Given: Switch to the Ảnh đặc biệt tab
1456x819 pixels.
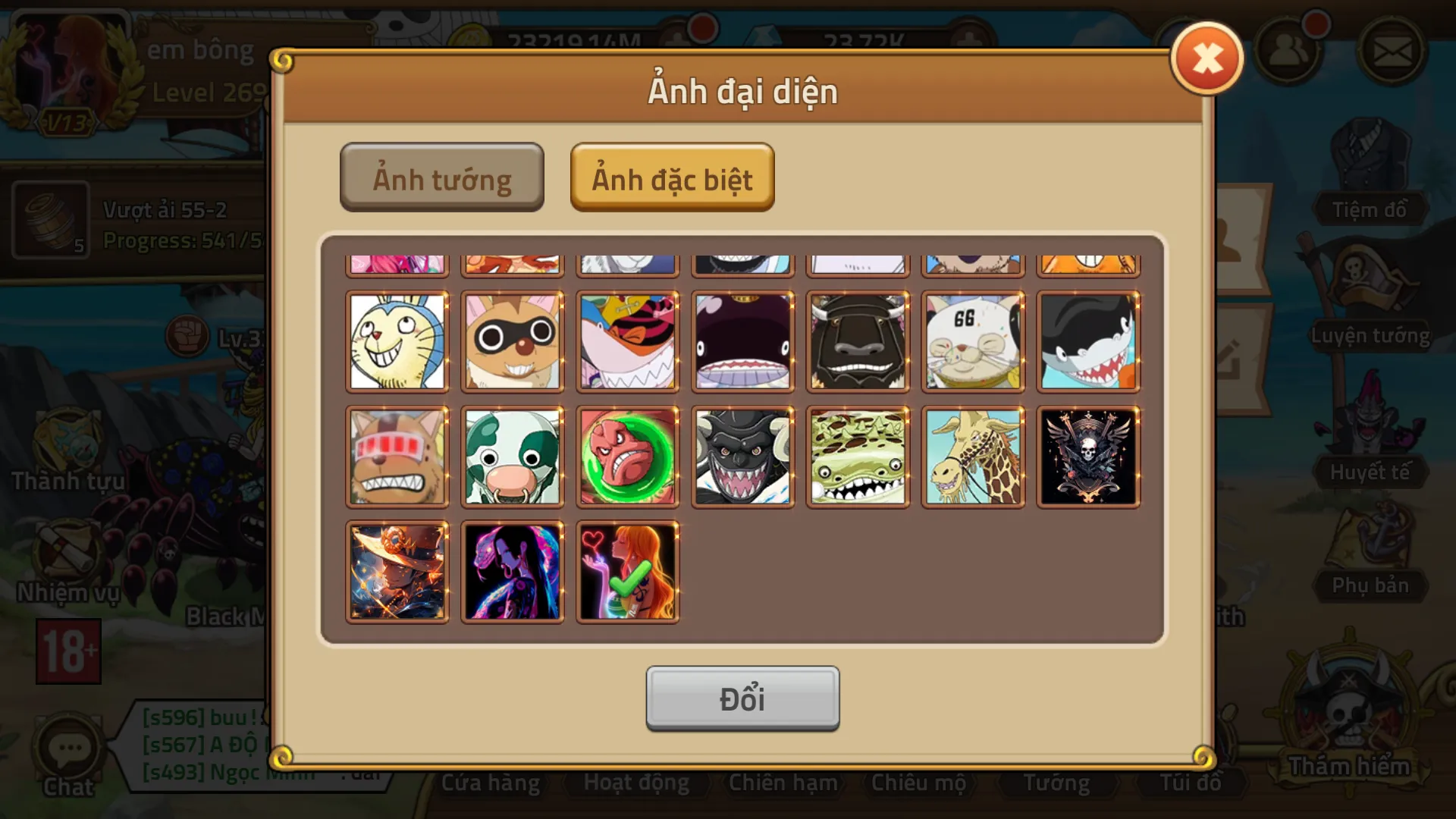Looking at the screenshot, I should click(x=672, y=177).
